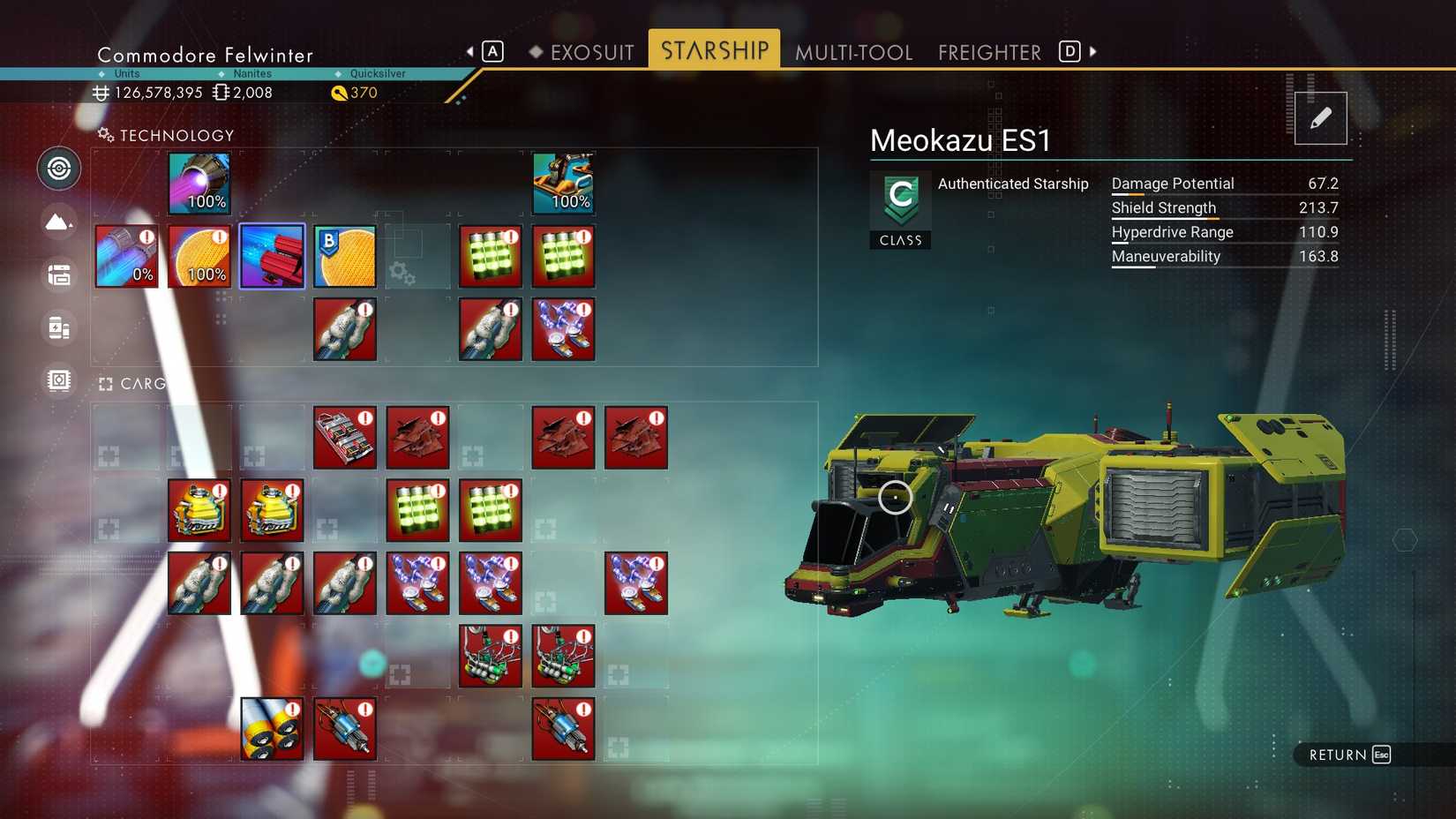The width and height of the screenshot is (1456, 819).
Task: Select the pulse engine showing 100%
Action: 198,184
